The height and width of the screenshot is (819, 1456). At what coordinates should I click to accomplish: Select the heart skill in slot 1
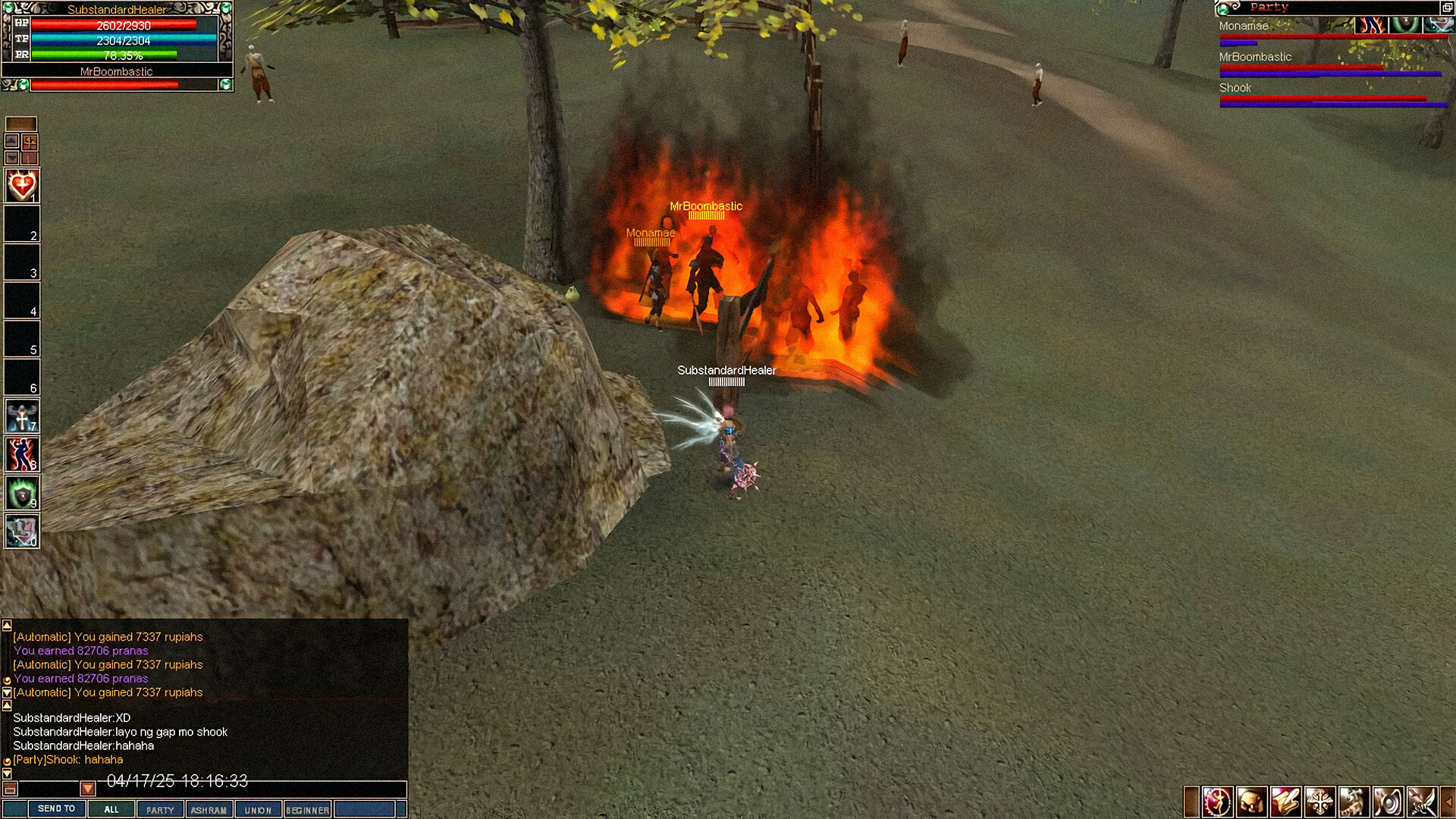click(x=20, y=184)
